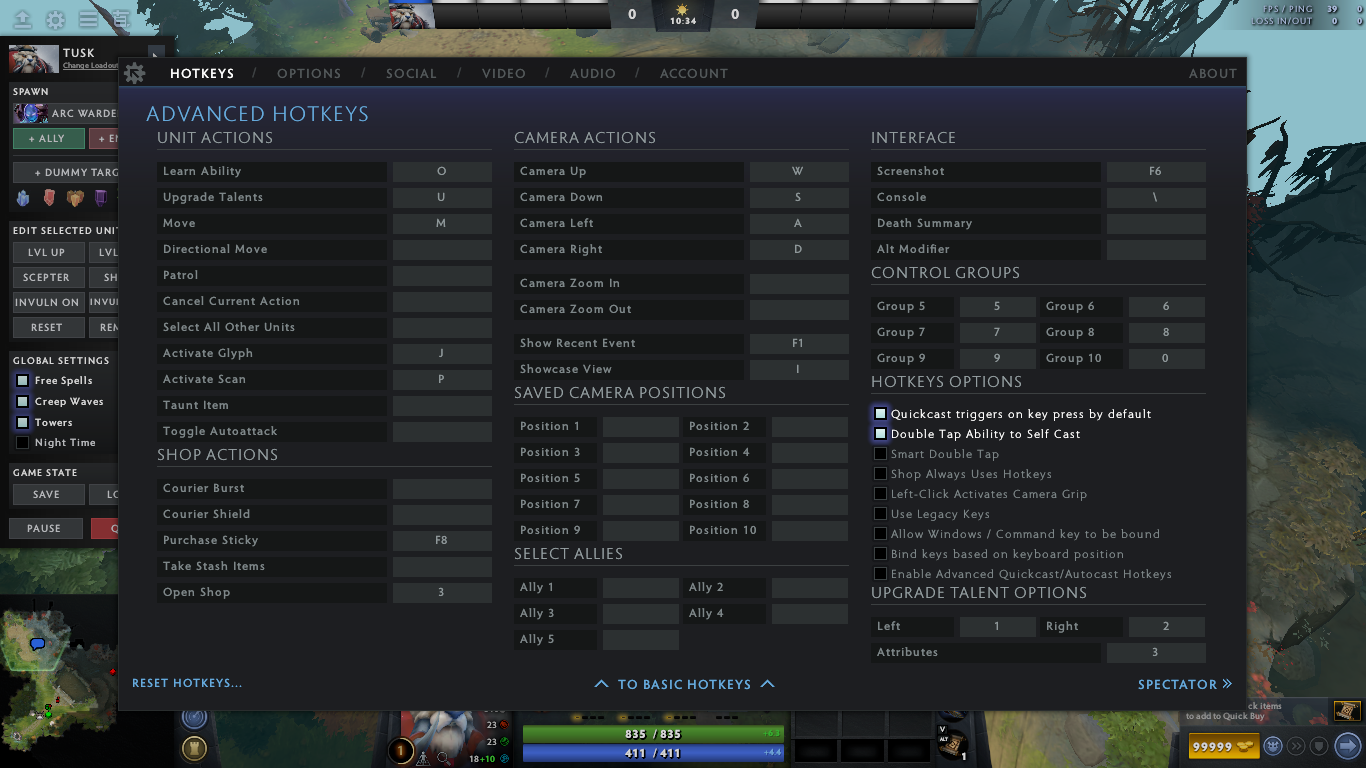Disable Quickcast triggers on key press by default
The image size is (1366, 768).
(x=881, y=413)
